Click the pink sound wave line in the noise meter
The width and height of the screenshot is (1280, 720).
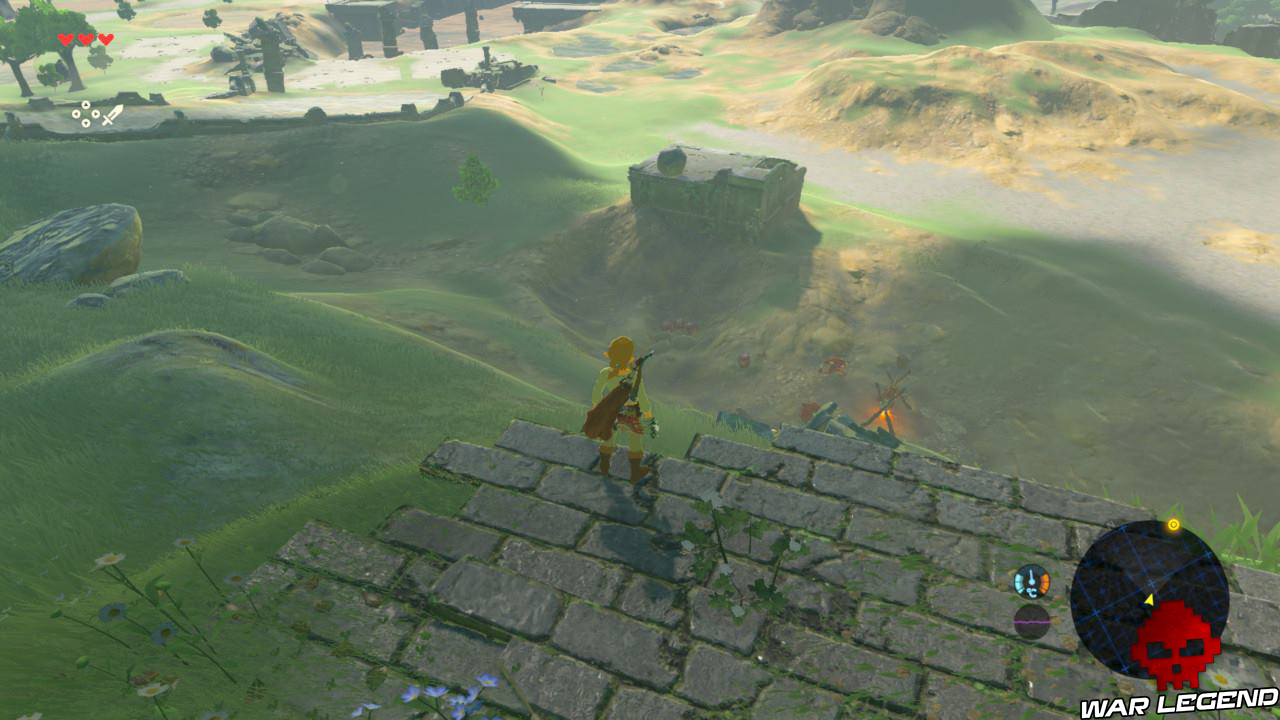click(x=1031, y=622)
